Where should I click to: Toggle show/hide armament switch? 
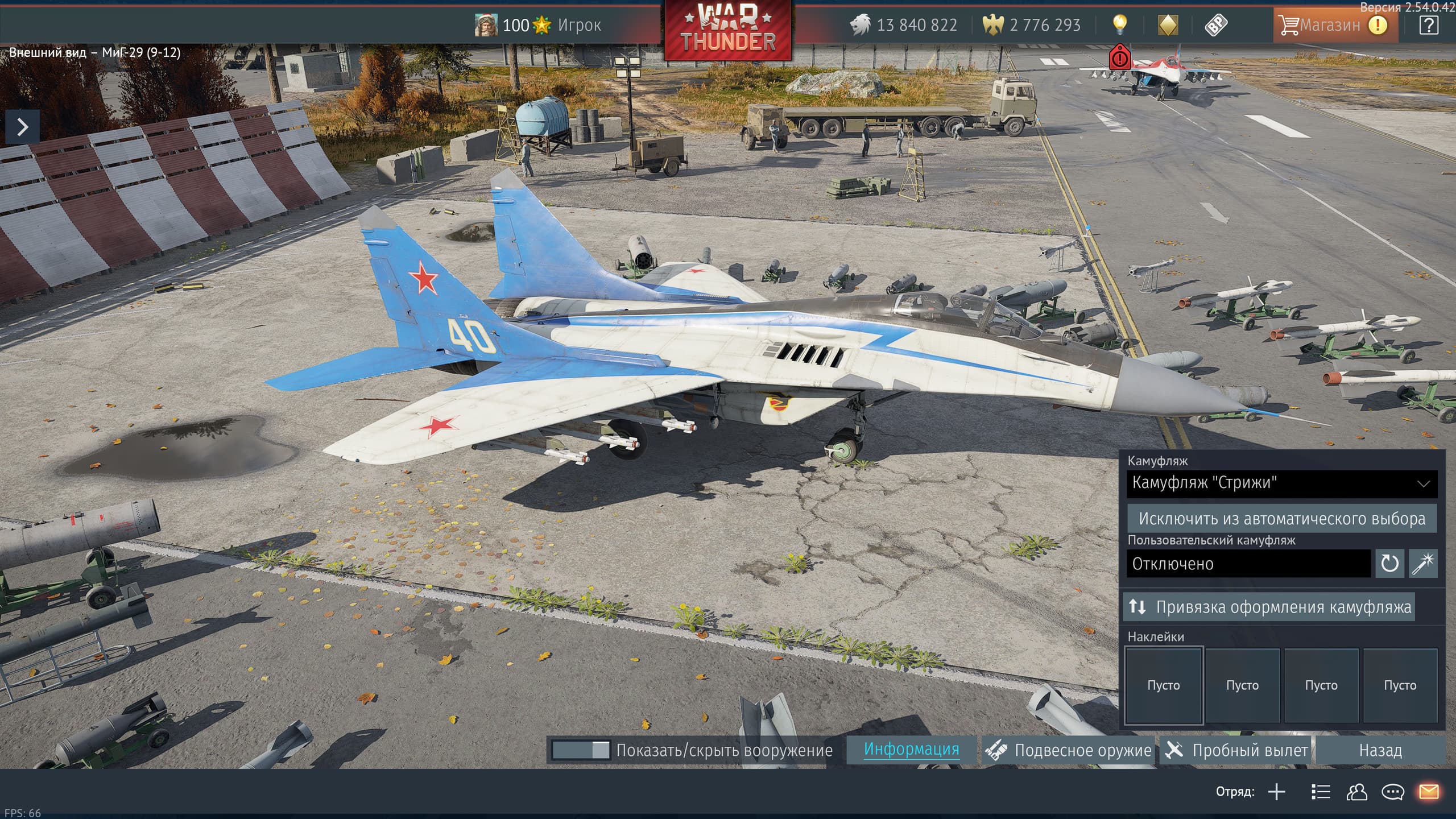(x=581, y=750)
